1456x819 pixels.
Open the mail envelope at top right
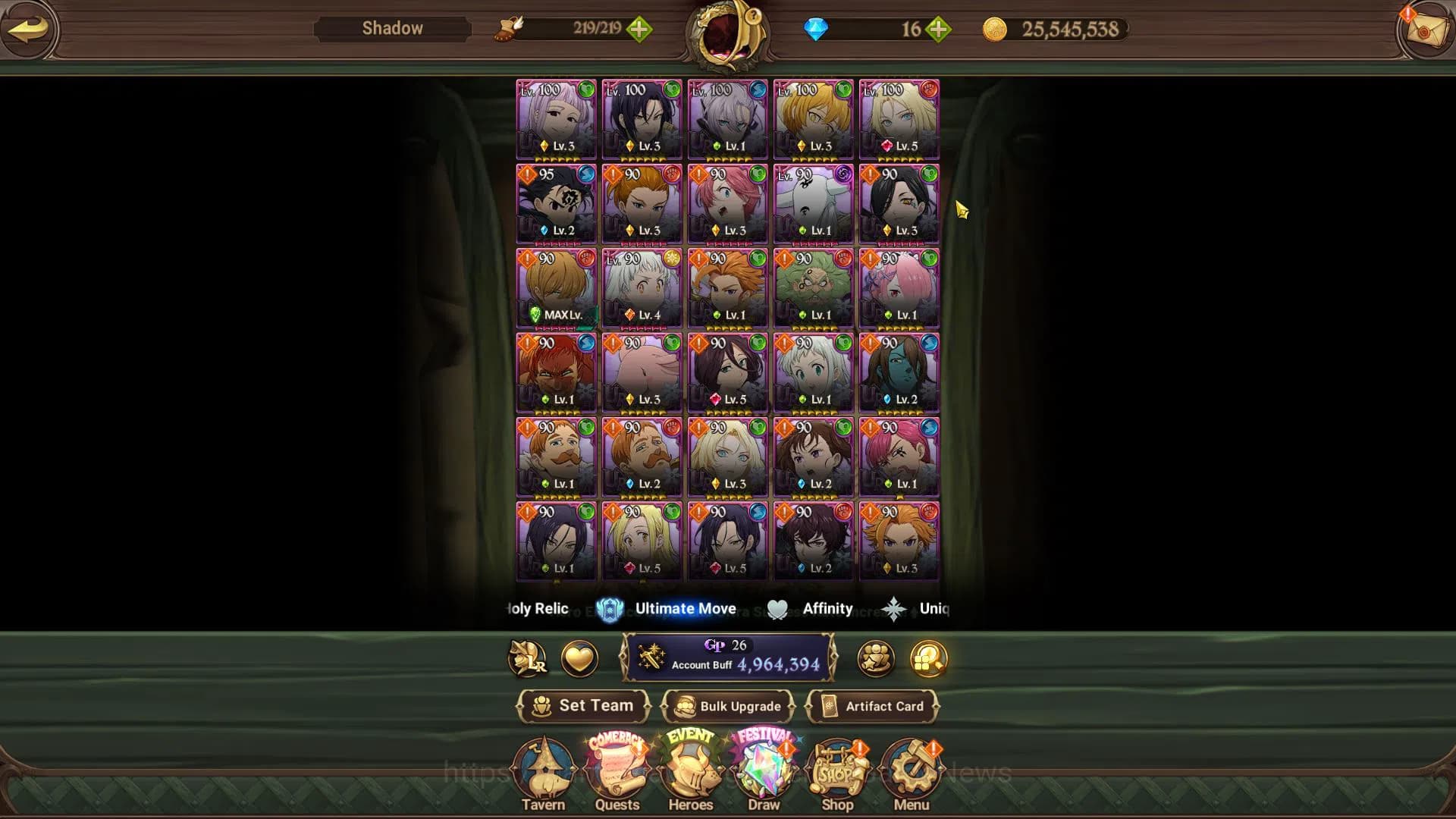pyautogui.click(x=1429, y=30)
